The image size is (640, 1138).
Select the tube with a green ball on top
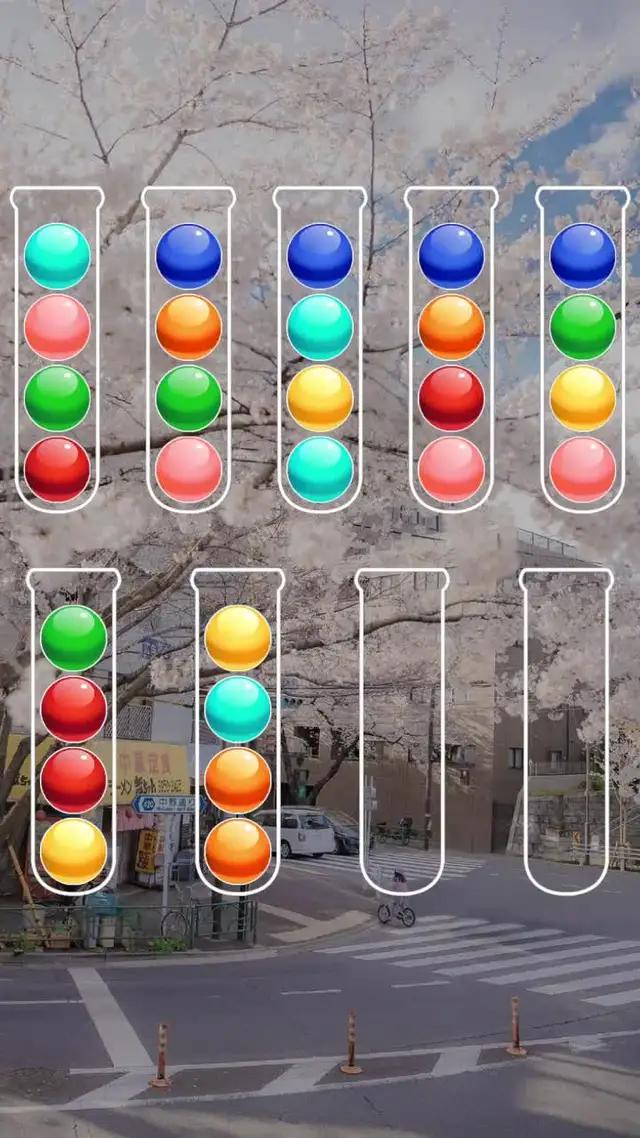[x=73, y=732]
